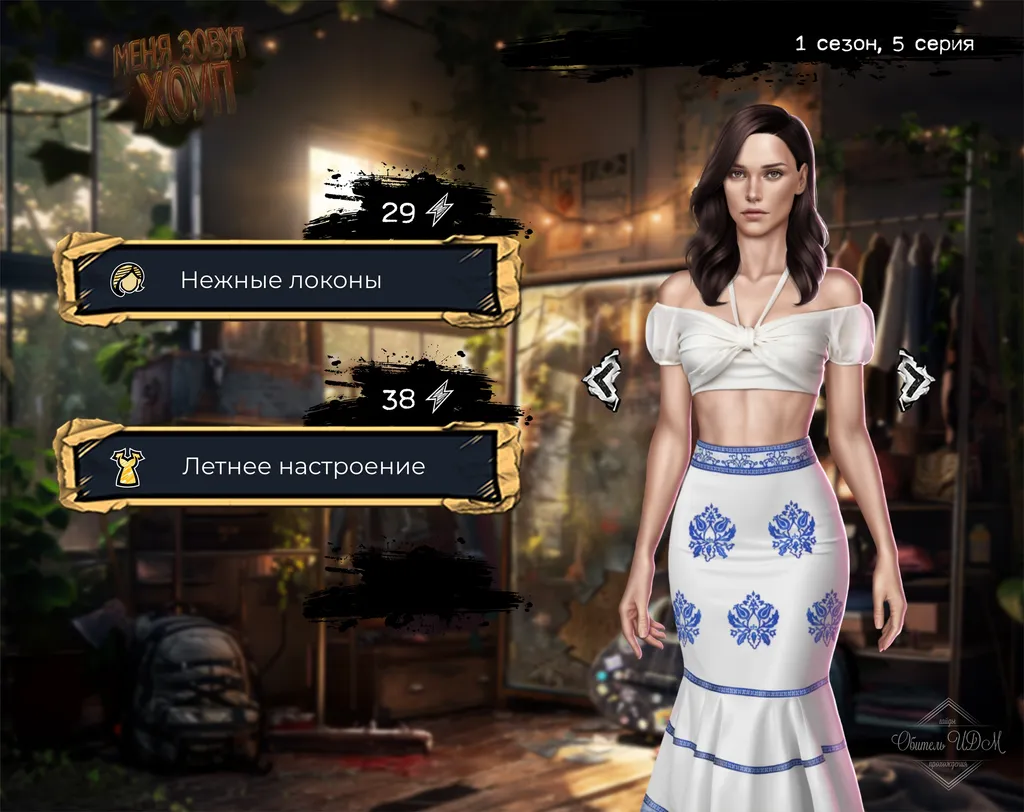
Task: Select the Летнее настроение outfit option
Action: click(x=288, y=466)
